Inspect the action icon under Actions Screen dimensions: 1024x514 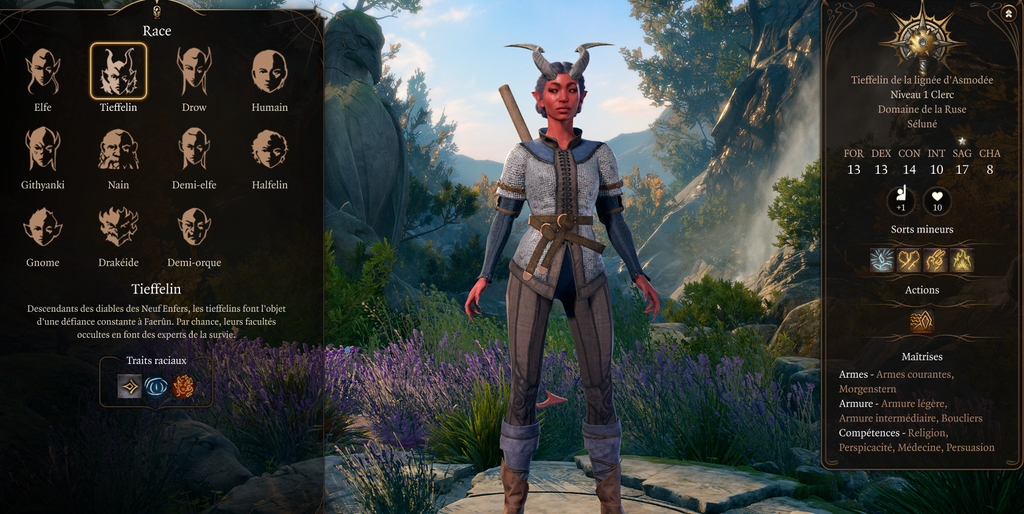922,321
